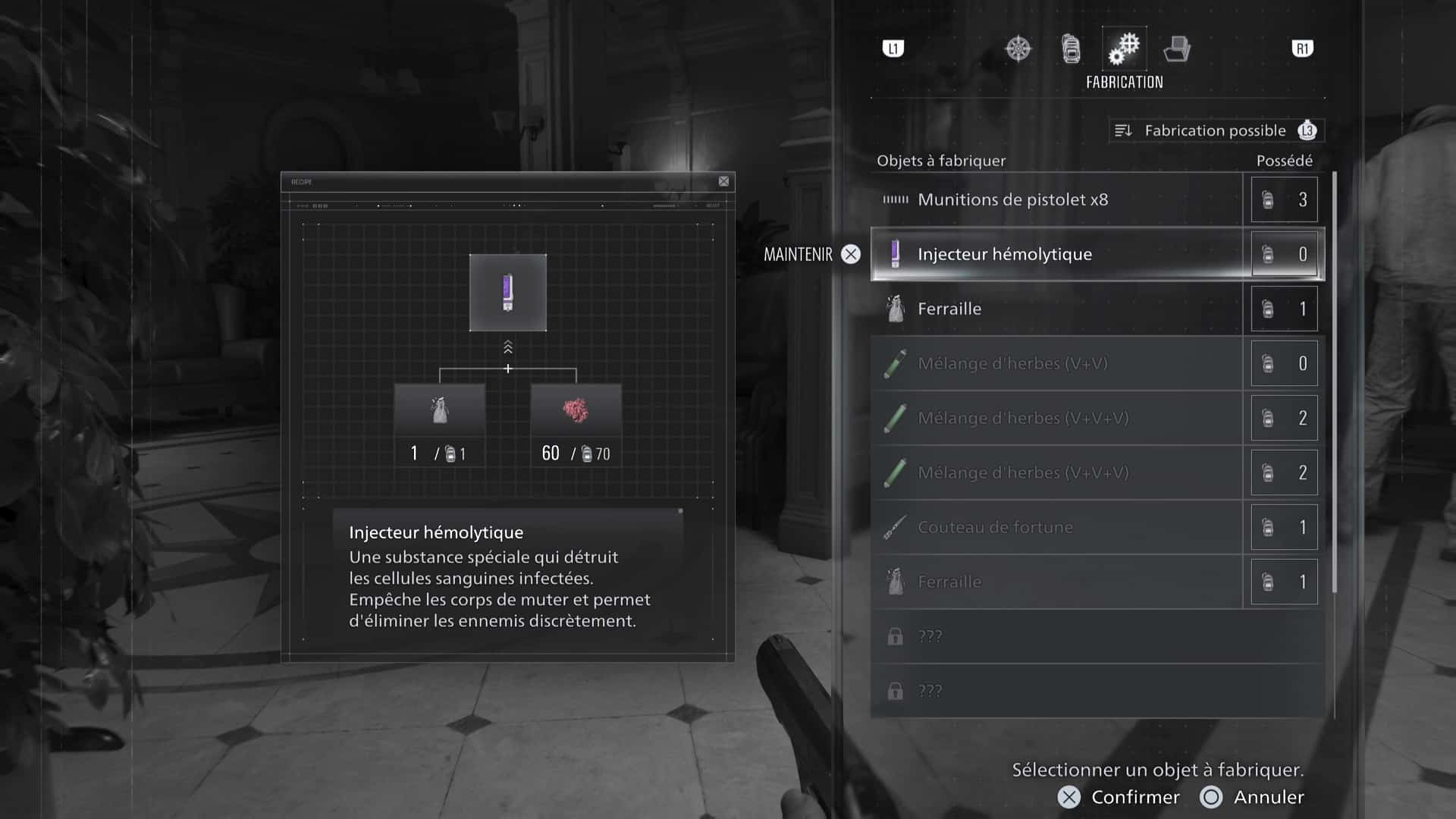Select the Fabrication gears icon
The height and width of the screenshot is (819, 1456).
(x=1123, y=48)
